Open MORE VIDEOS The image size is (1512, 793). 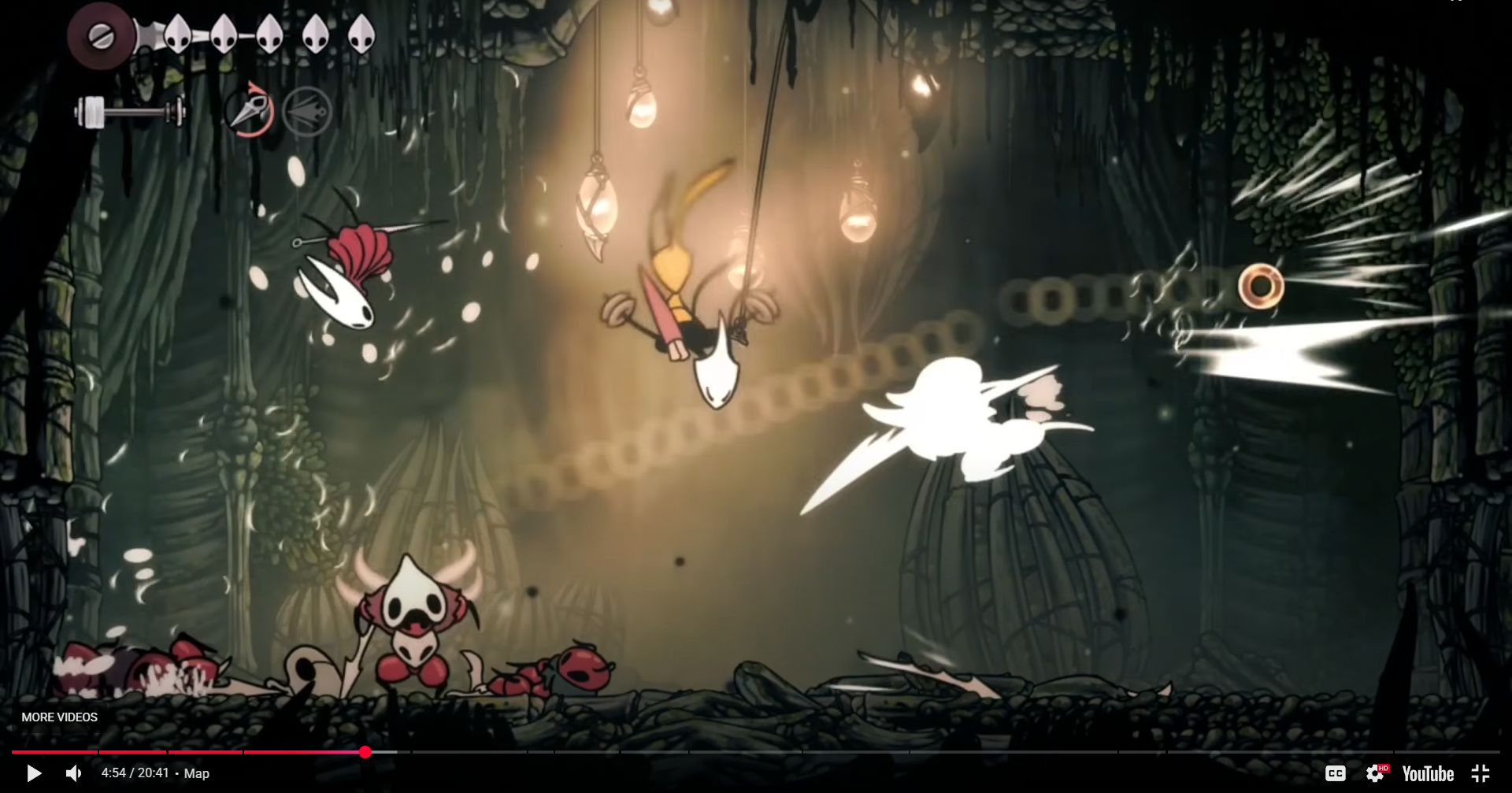point(59,717)
